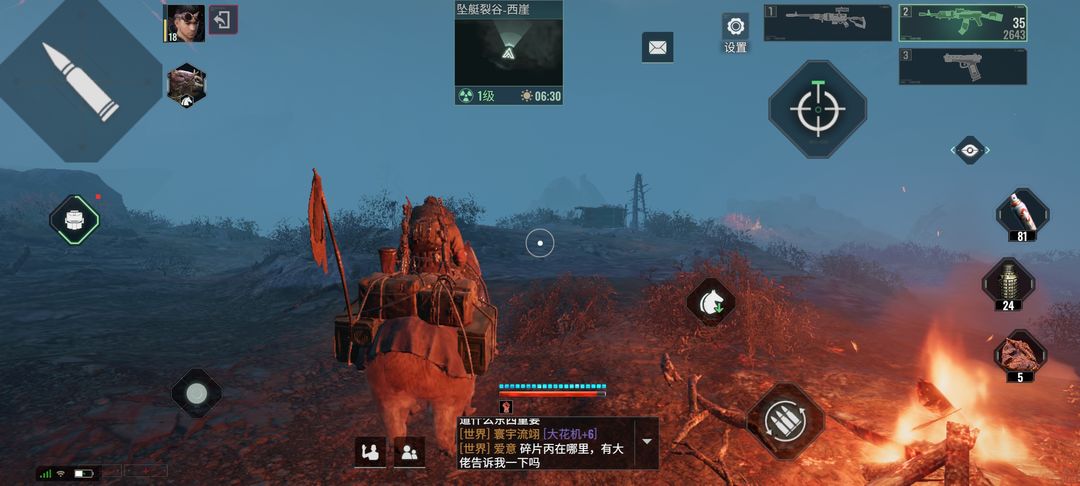The height and width of the screenshot is (486, 1080).
Task: Switch to the pistol in weapon slot 3
Action: [x=962, y=66]
